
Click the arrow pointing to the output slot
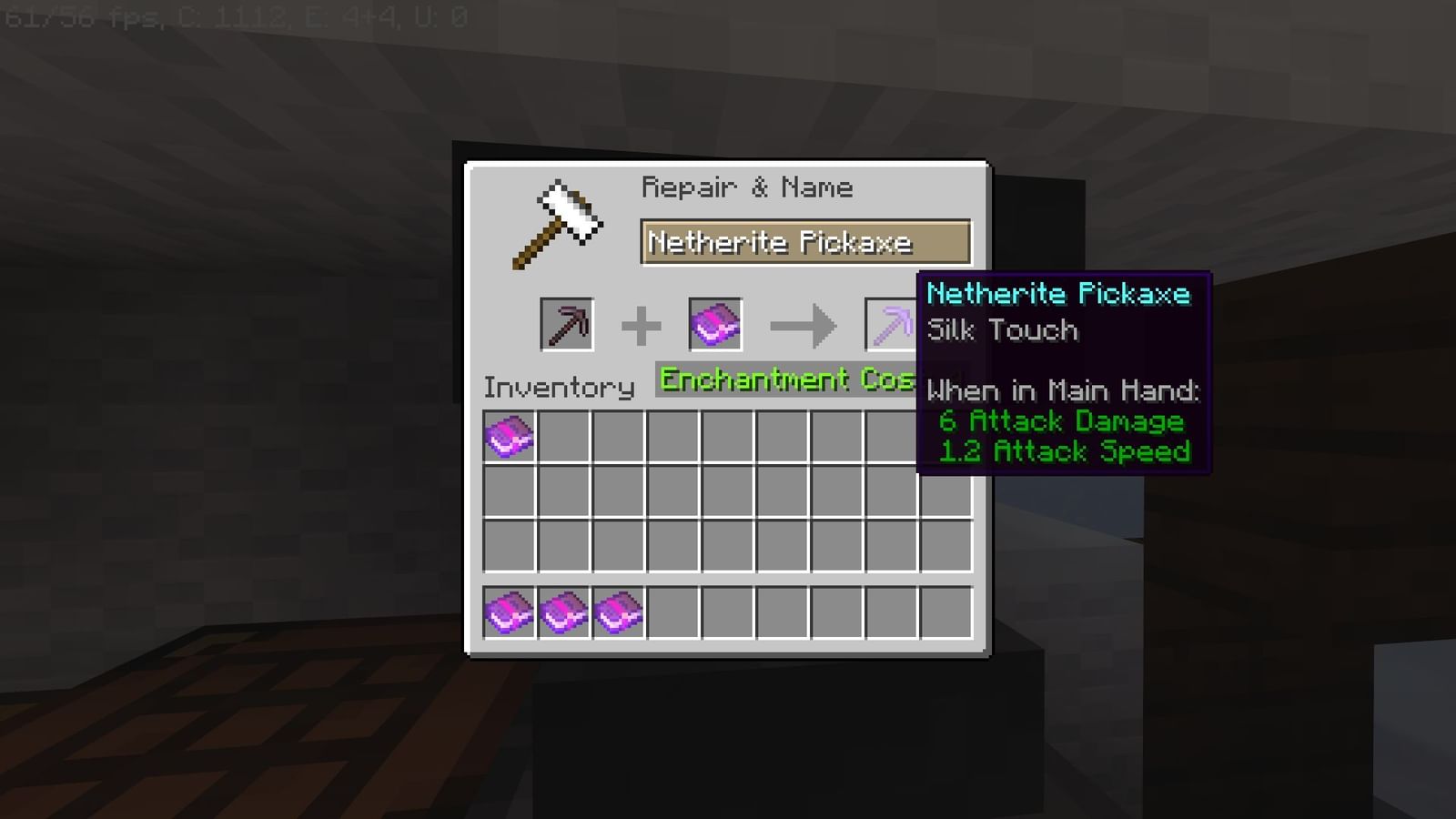[x=804, y=324]
